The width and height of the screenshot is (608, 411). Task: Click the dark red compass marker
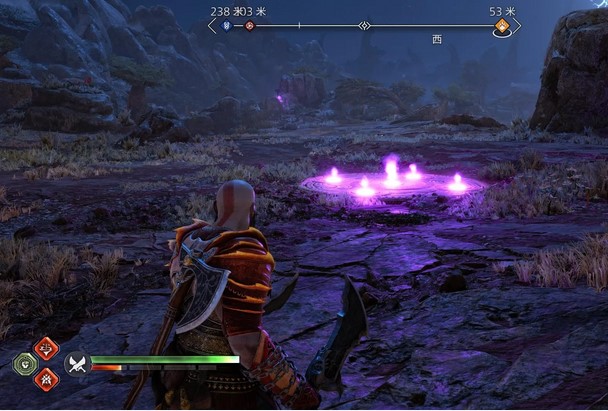(x=250, y=26)
